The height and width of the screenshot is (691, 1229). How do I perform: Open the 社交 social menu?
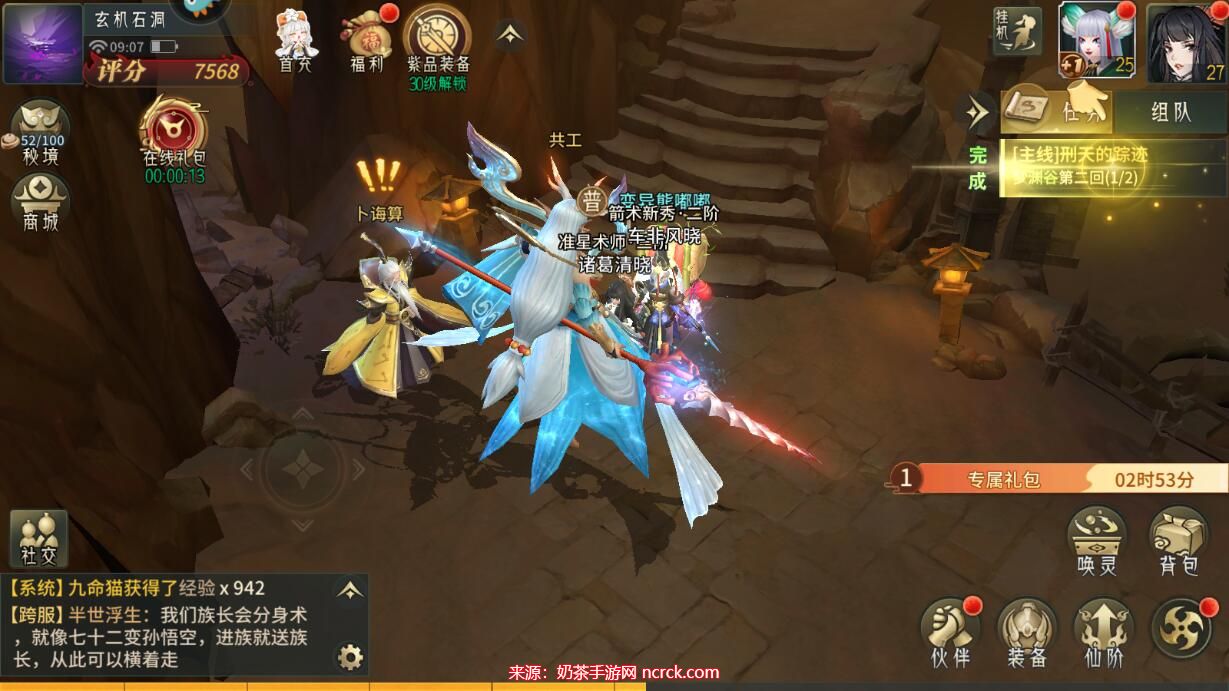pyautogui.click(x=39, y=539)
